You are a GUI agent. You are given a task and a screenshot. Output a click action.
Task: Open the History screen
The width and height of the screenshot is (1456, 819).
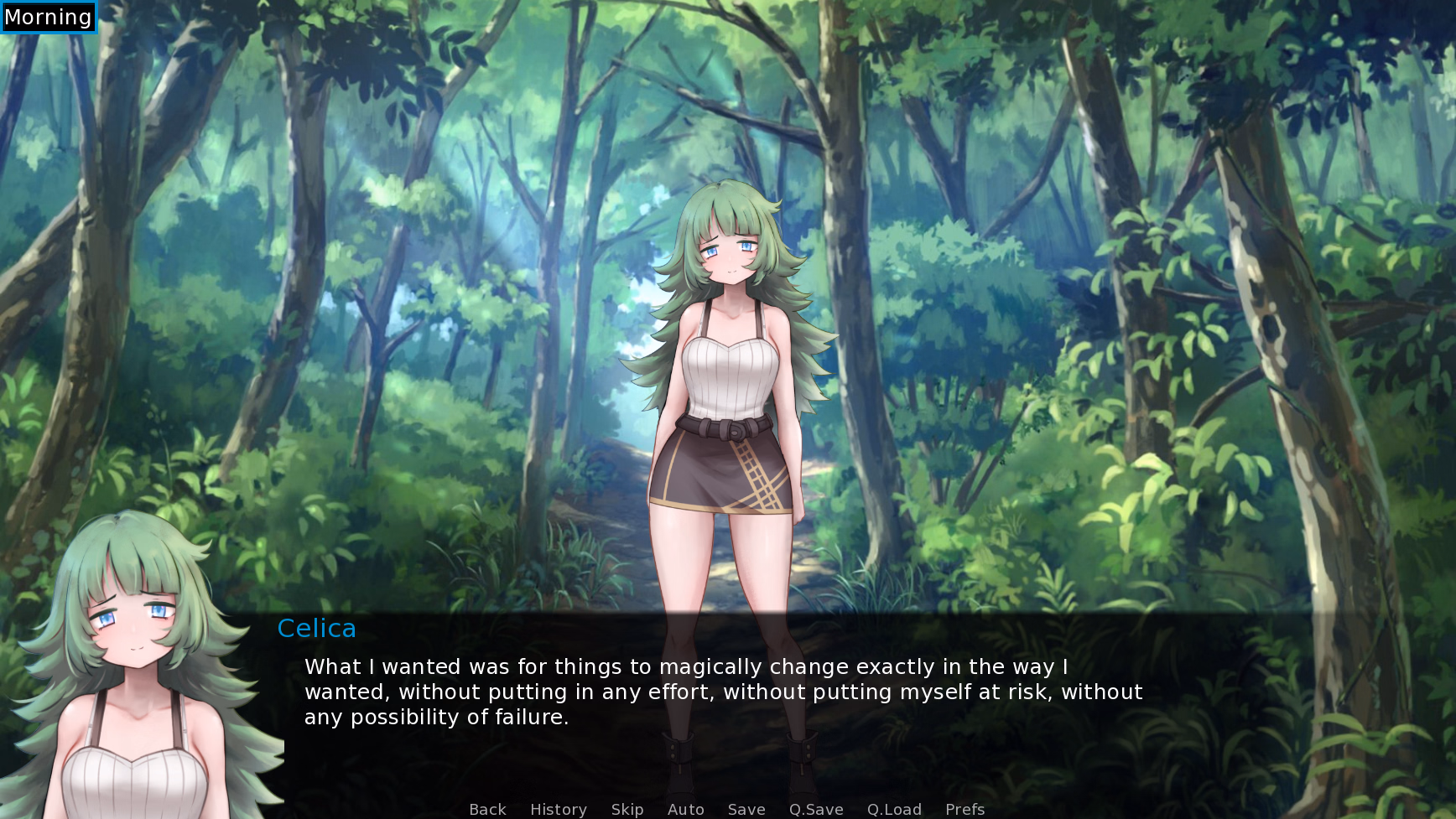pos(558,808)
